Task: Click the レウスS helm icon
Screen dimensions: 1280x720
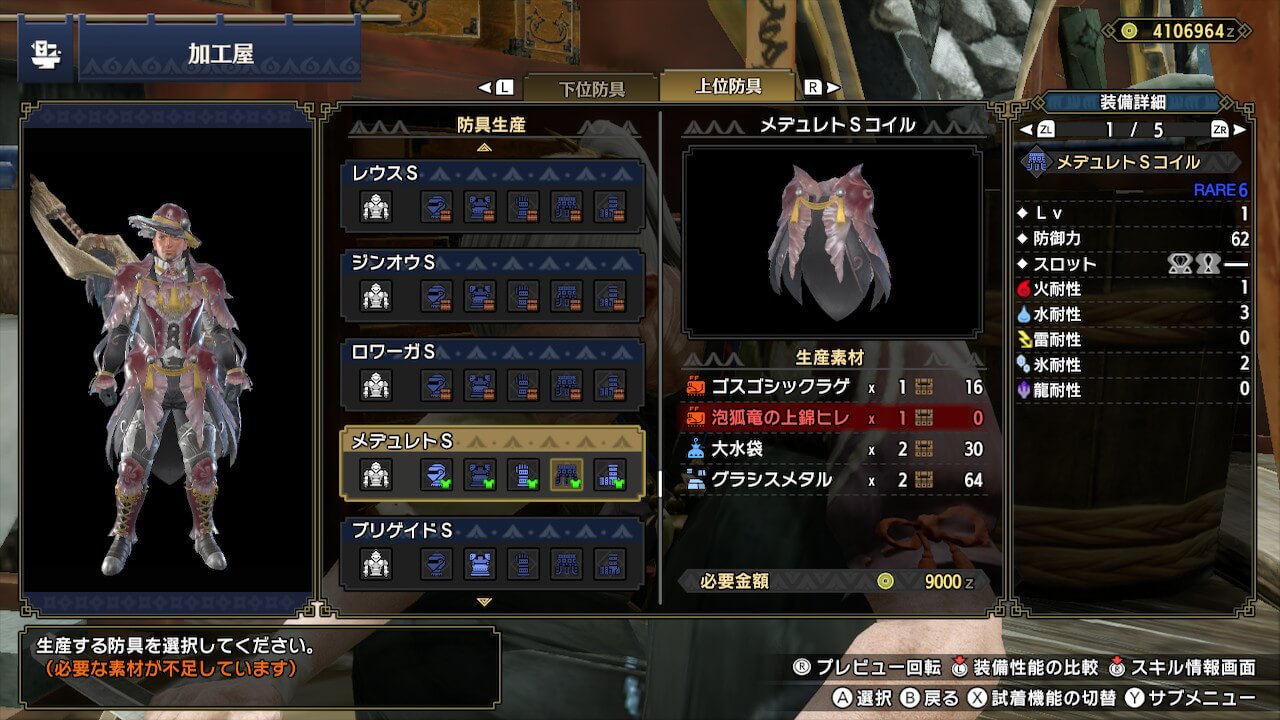Action: tap(436, 207)
